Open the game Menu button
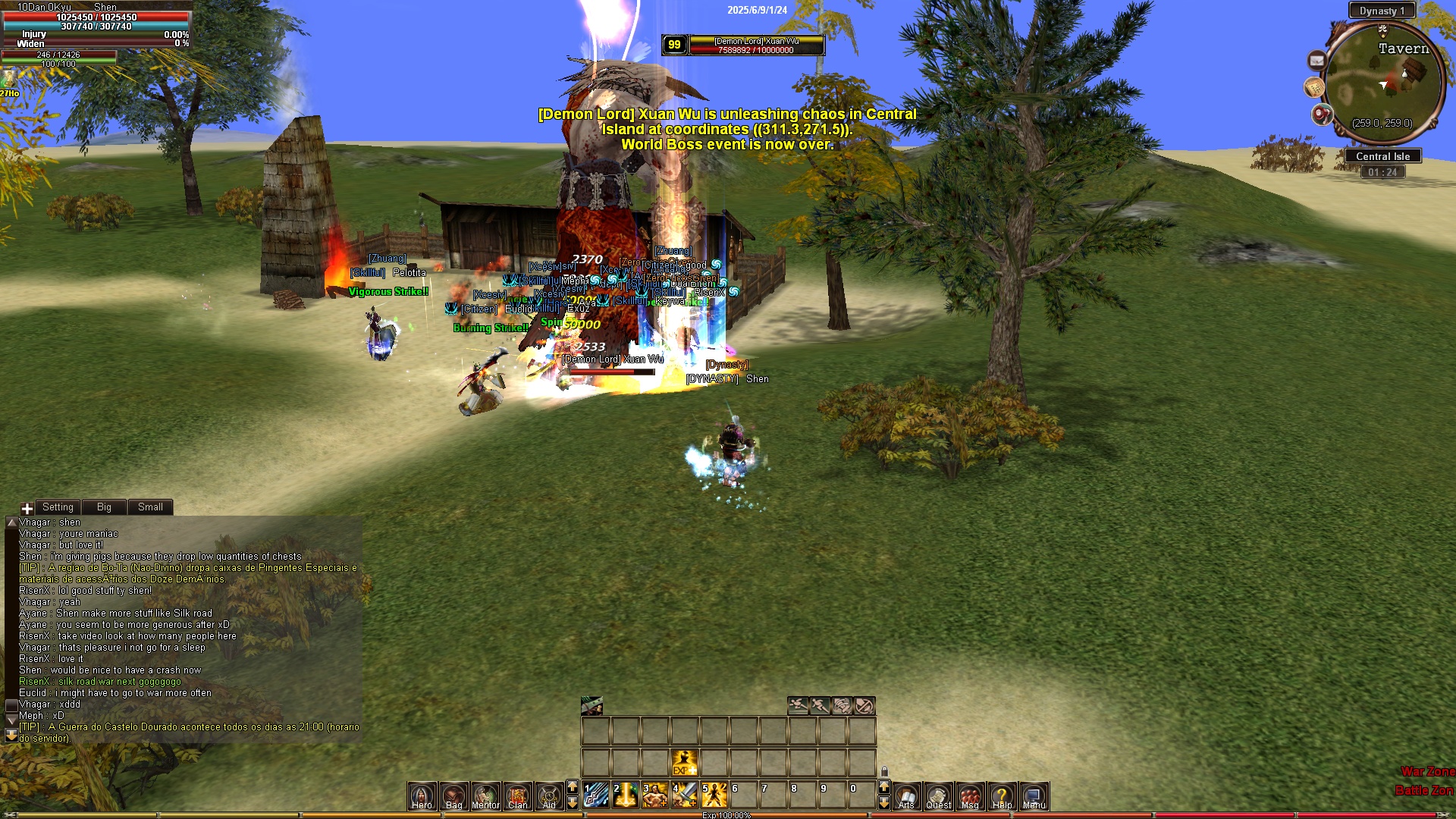Screen dimensions: 1456x819 pyautogui.click(x=1034, y=796)
